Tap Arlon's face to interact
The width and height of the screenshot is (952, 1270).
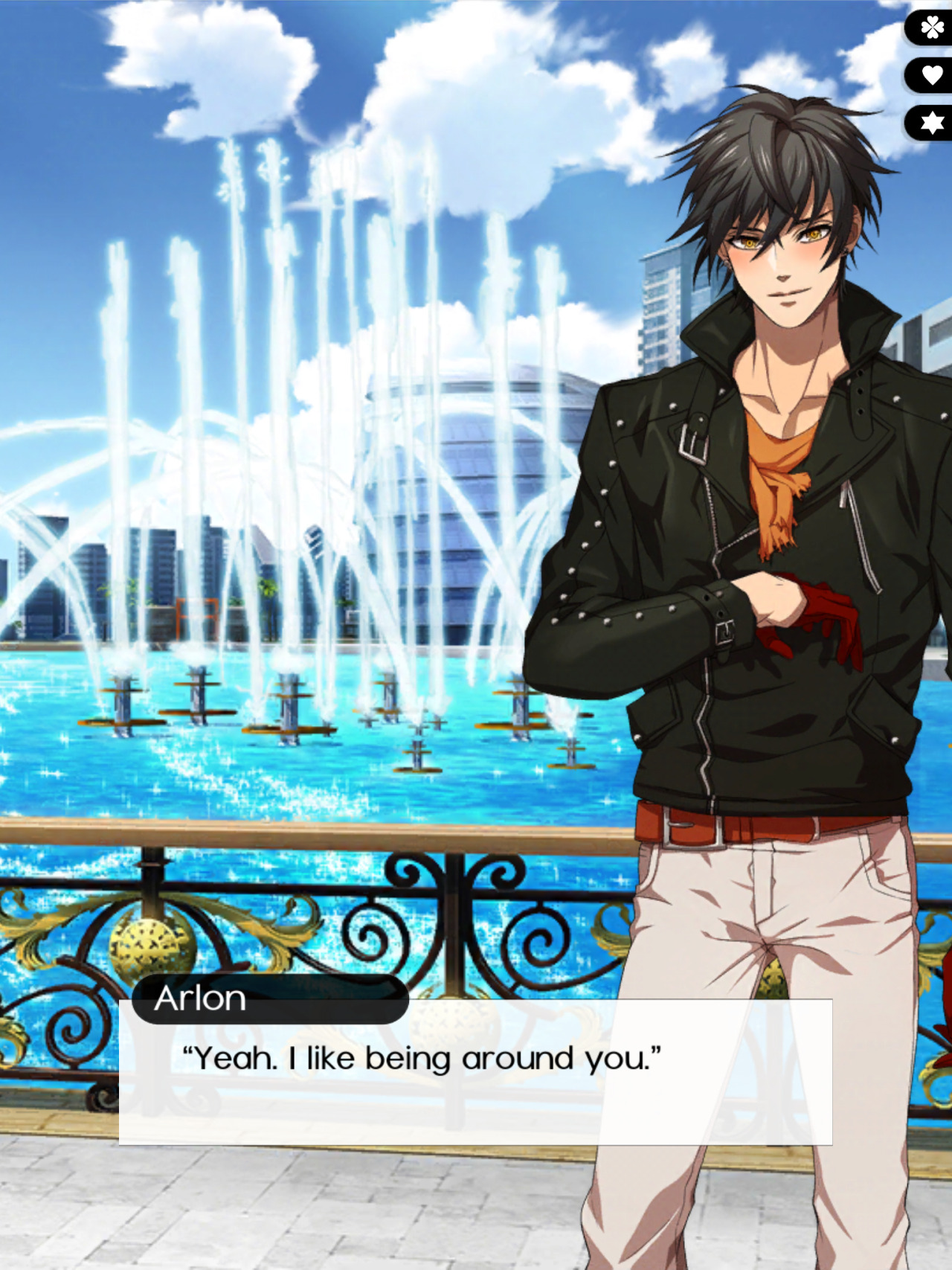tap(785, 260)
